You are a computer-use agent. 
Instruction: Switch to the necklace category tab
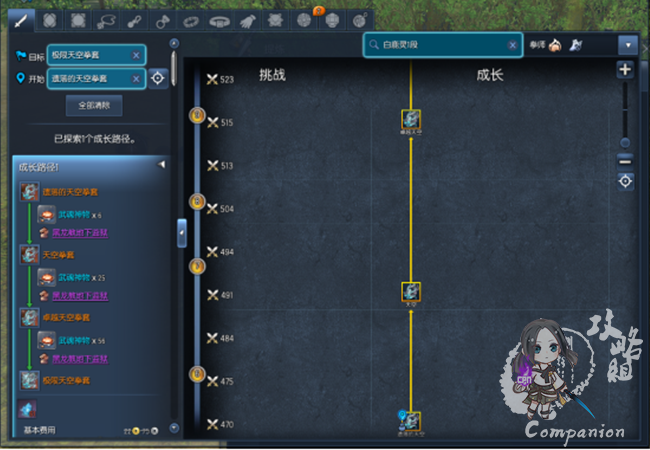tap(105, 20)
